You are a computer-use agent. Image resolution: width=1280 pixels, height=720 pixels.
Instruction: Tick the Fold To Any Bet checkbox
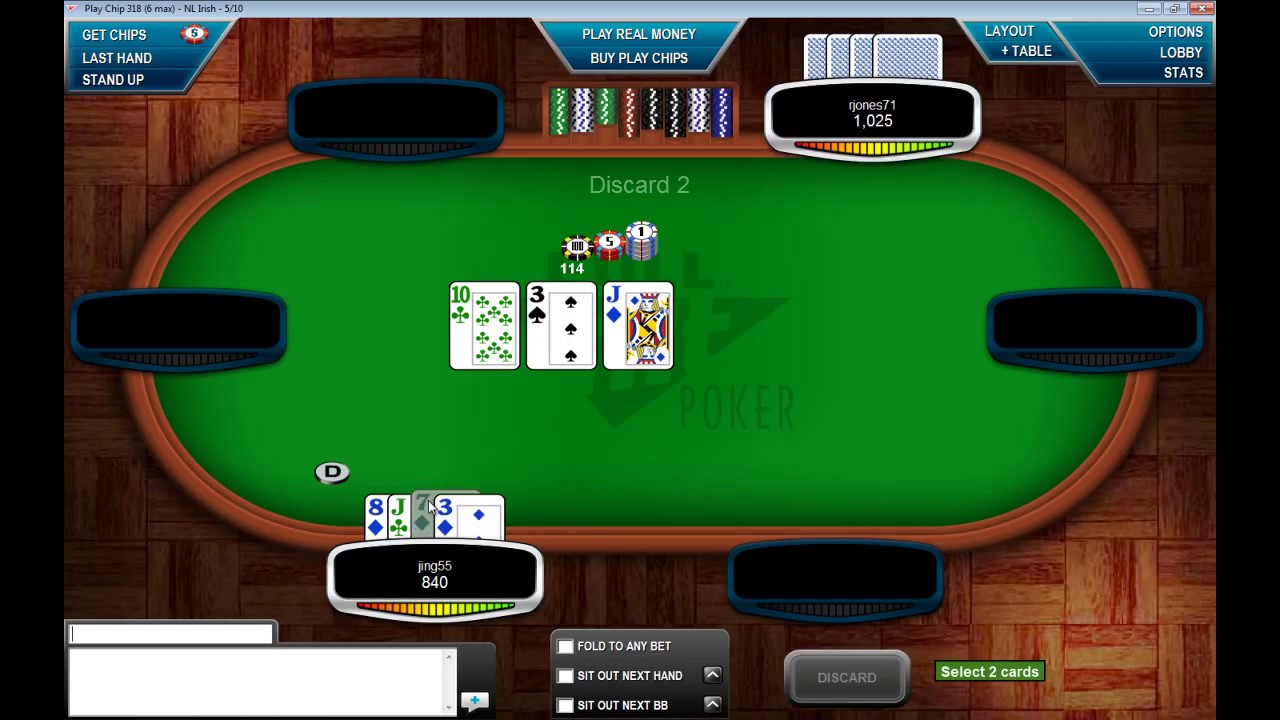point(566,647)
